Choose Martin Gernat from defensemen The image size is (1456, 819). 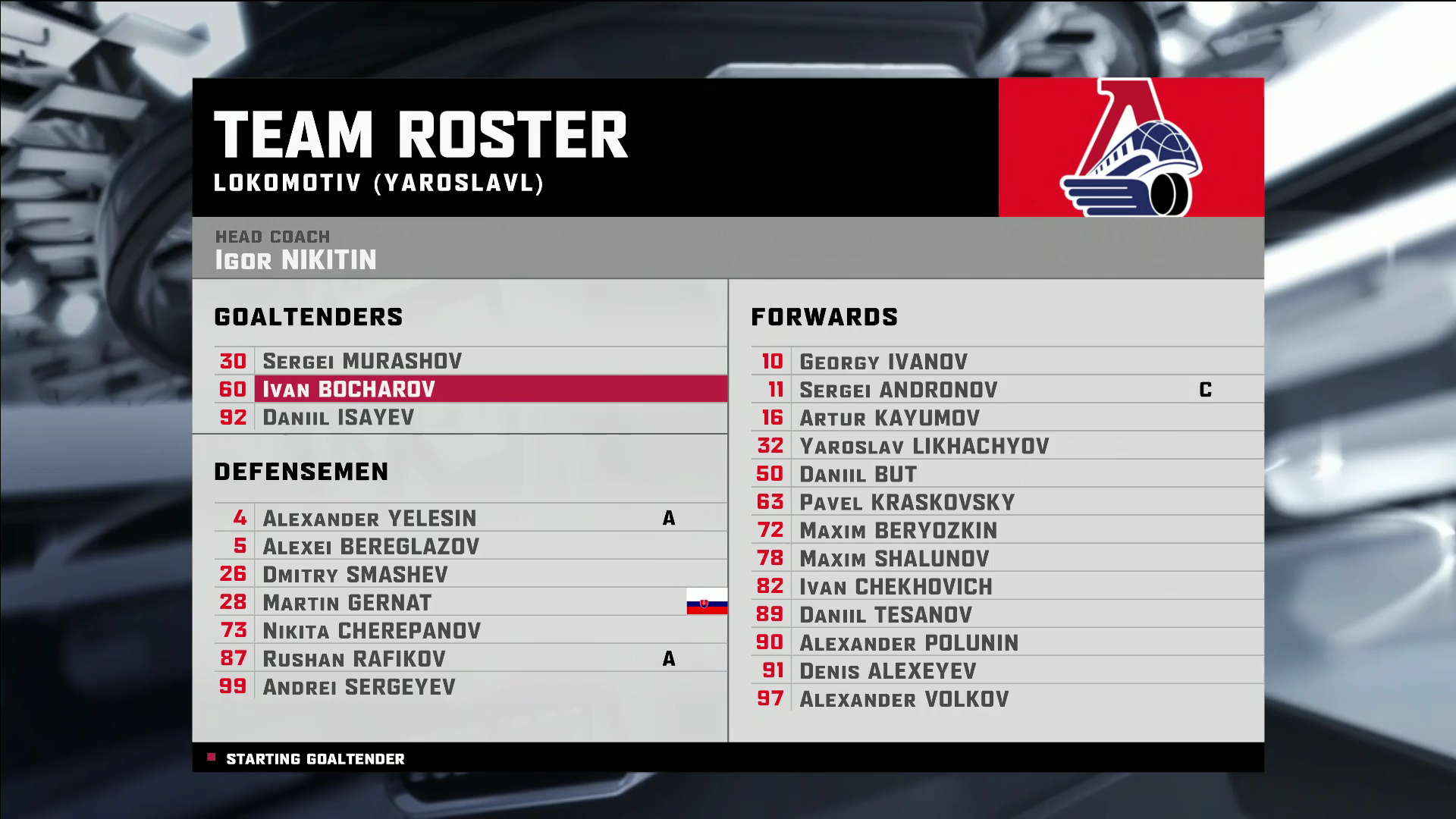[347, 602]
